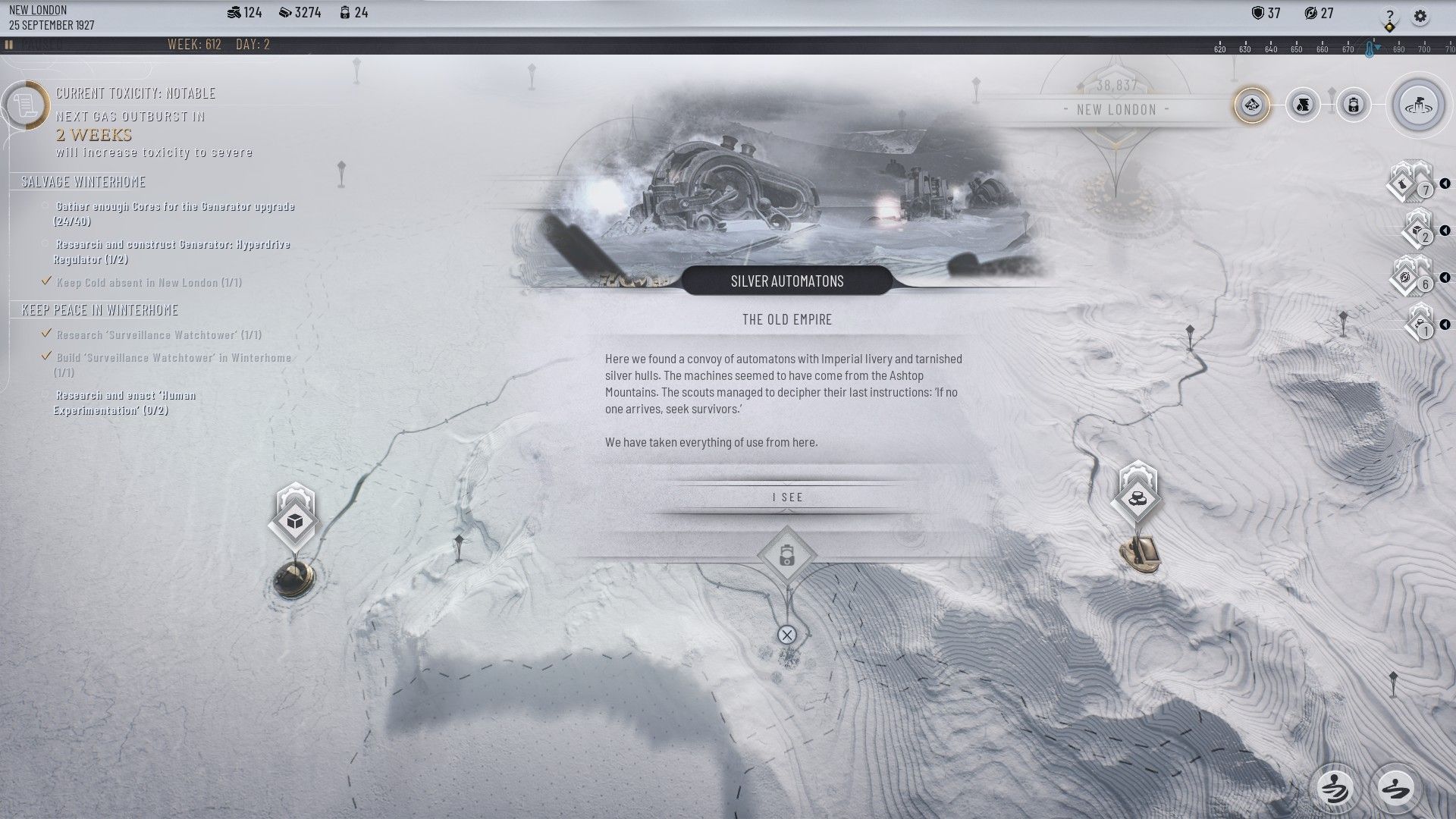
Task: Toggle the pause button at top left
Action: point(9,45)
